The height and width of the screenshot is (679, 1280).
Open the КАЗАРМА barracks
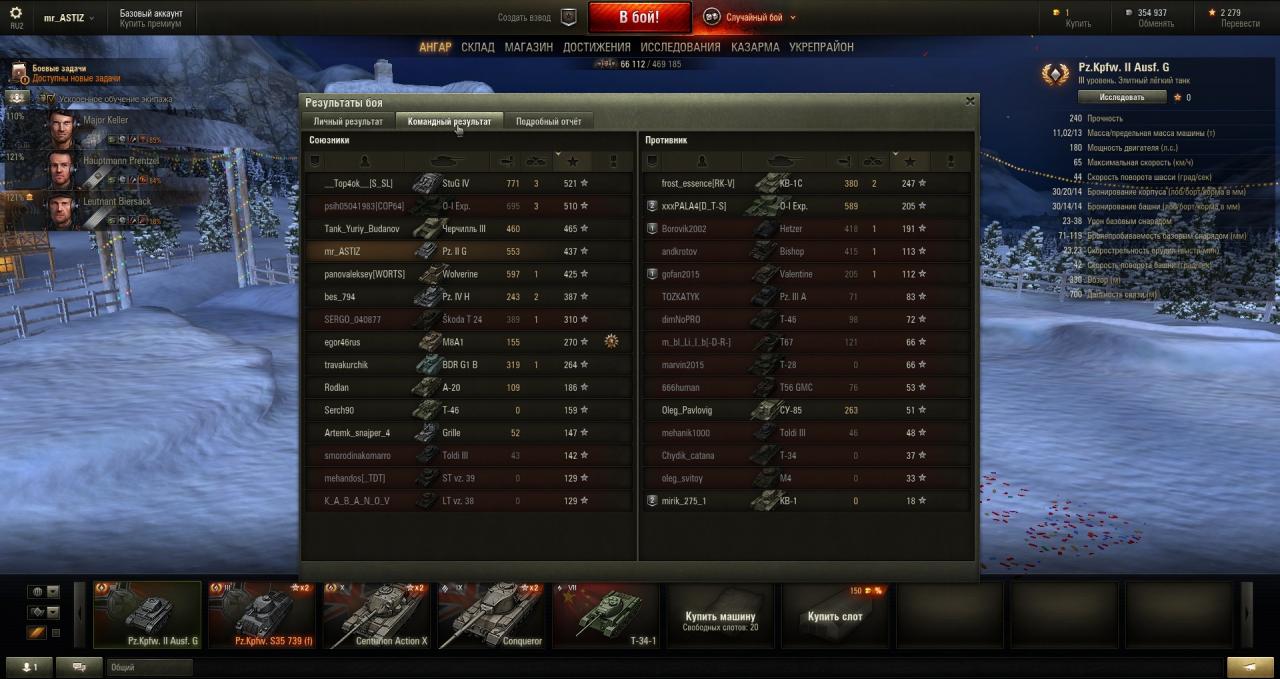click(x=755, y=47)
